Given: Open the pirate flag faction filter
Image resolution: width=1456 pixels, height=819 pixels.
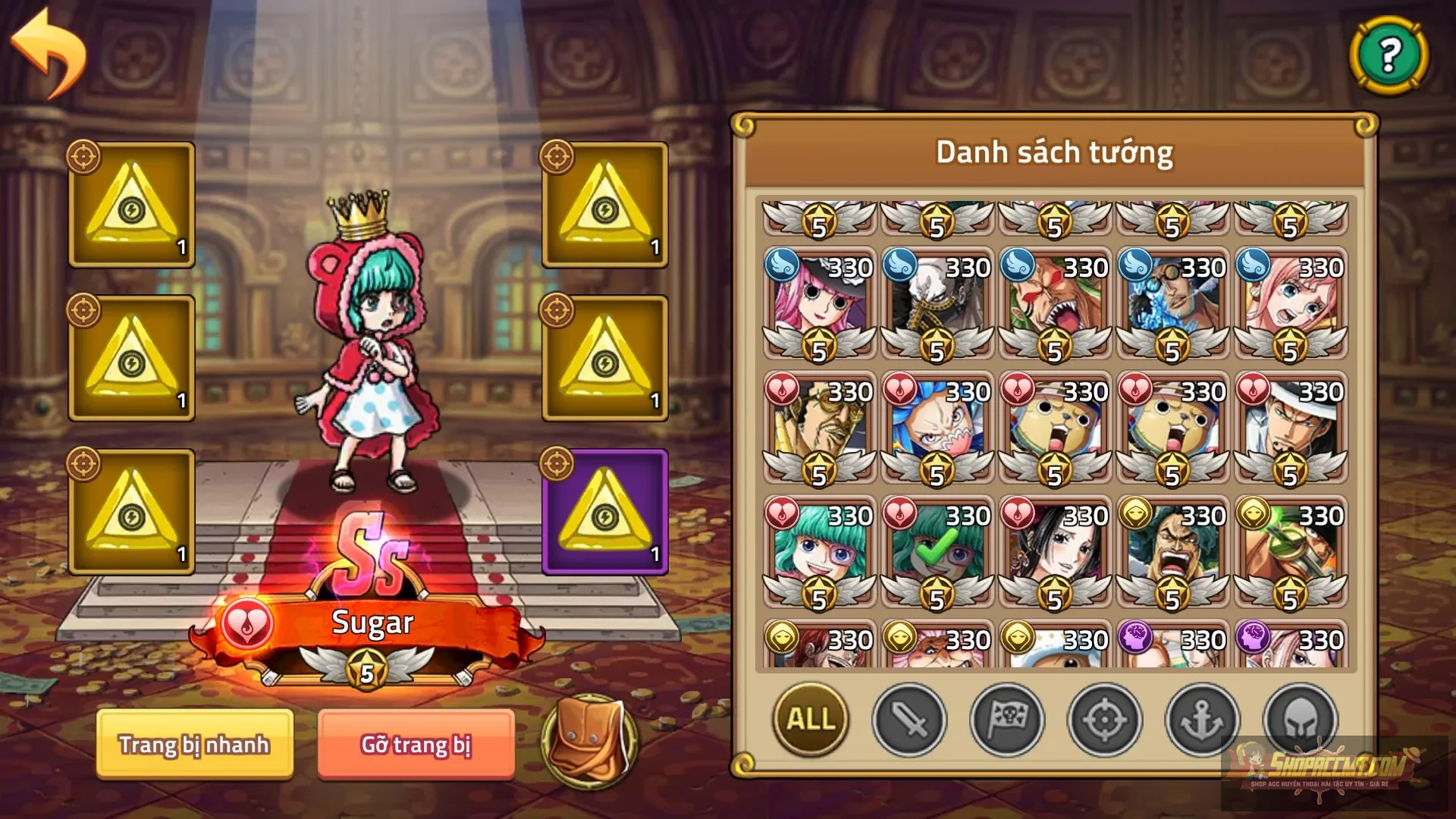Looking at the screenshot, I should coord(1006,720).
